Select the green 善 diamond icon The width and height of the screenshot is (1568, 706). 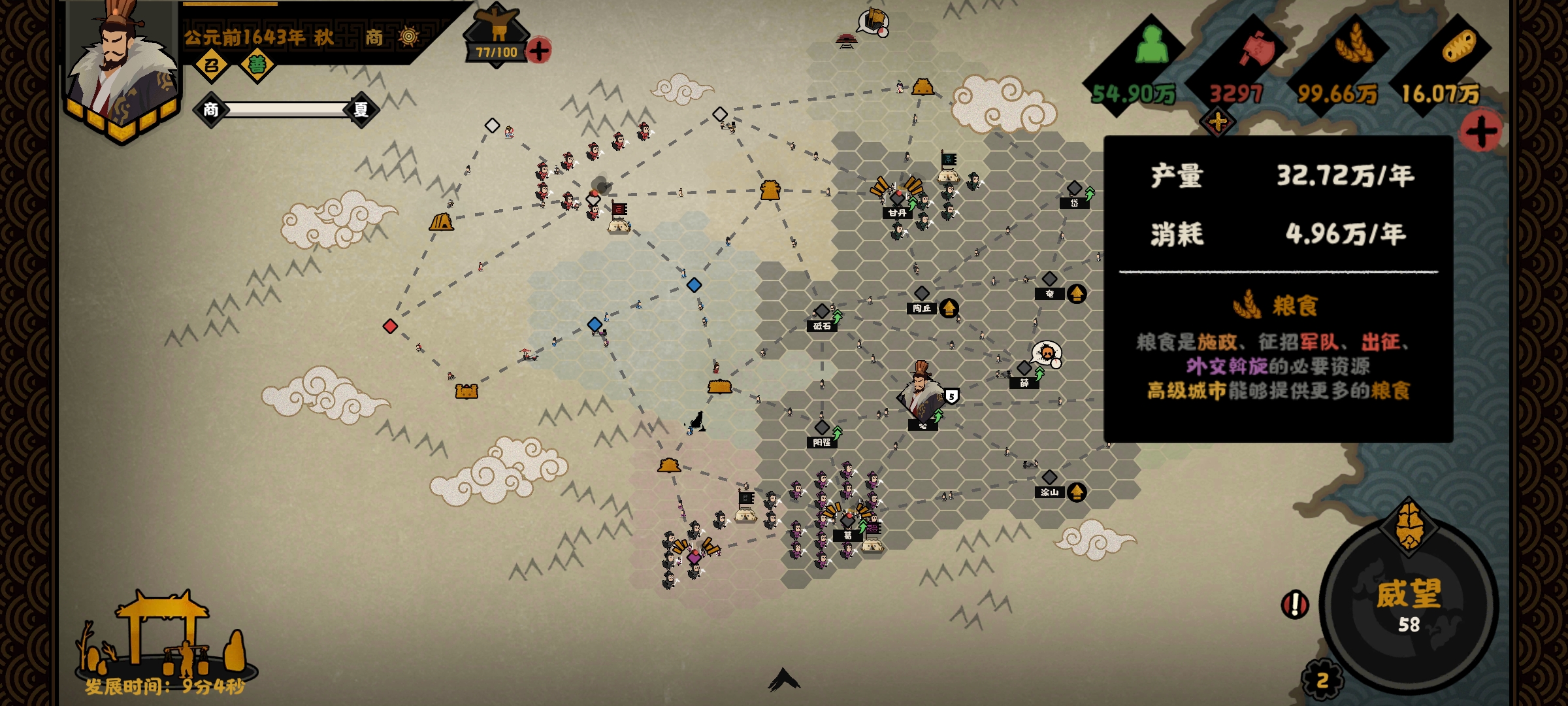pos(257,65)
